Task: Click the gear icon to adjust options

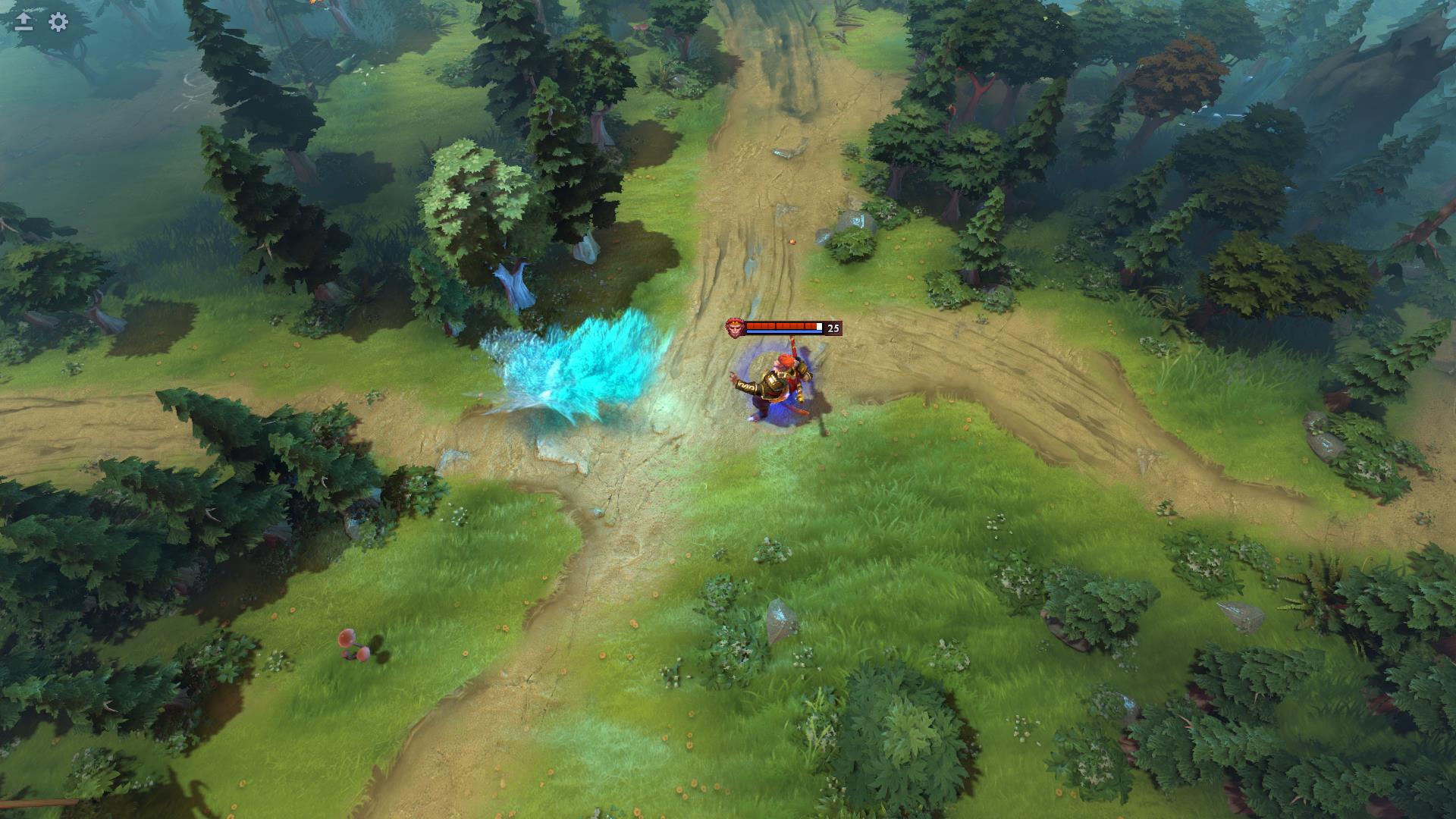Action: pyautogui.click(x=57, y=23)
